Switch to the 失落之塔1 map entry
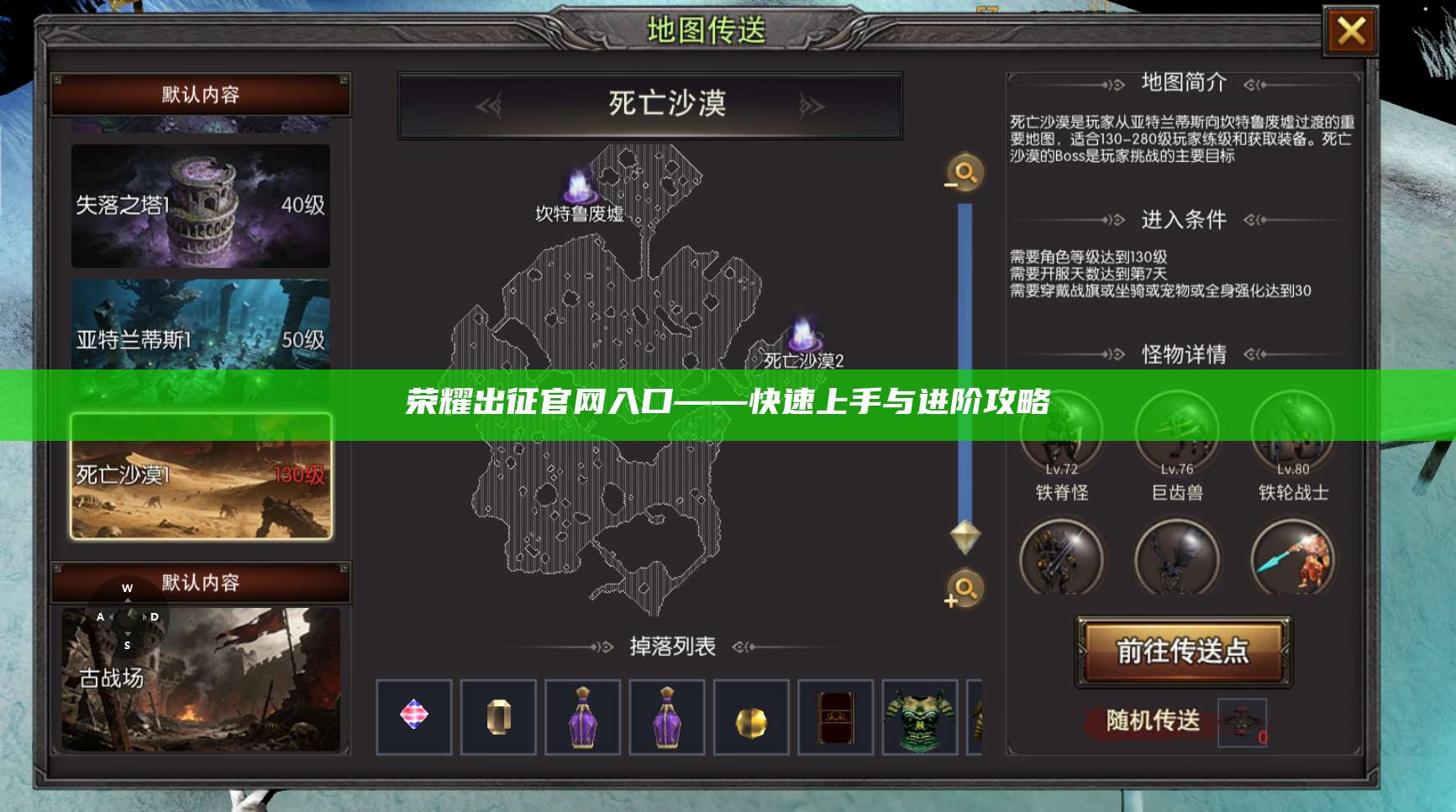The height and width of the screenshot is (812, 1456). 202,207
